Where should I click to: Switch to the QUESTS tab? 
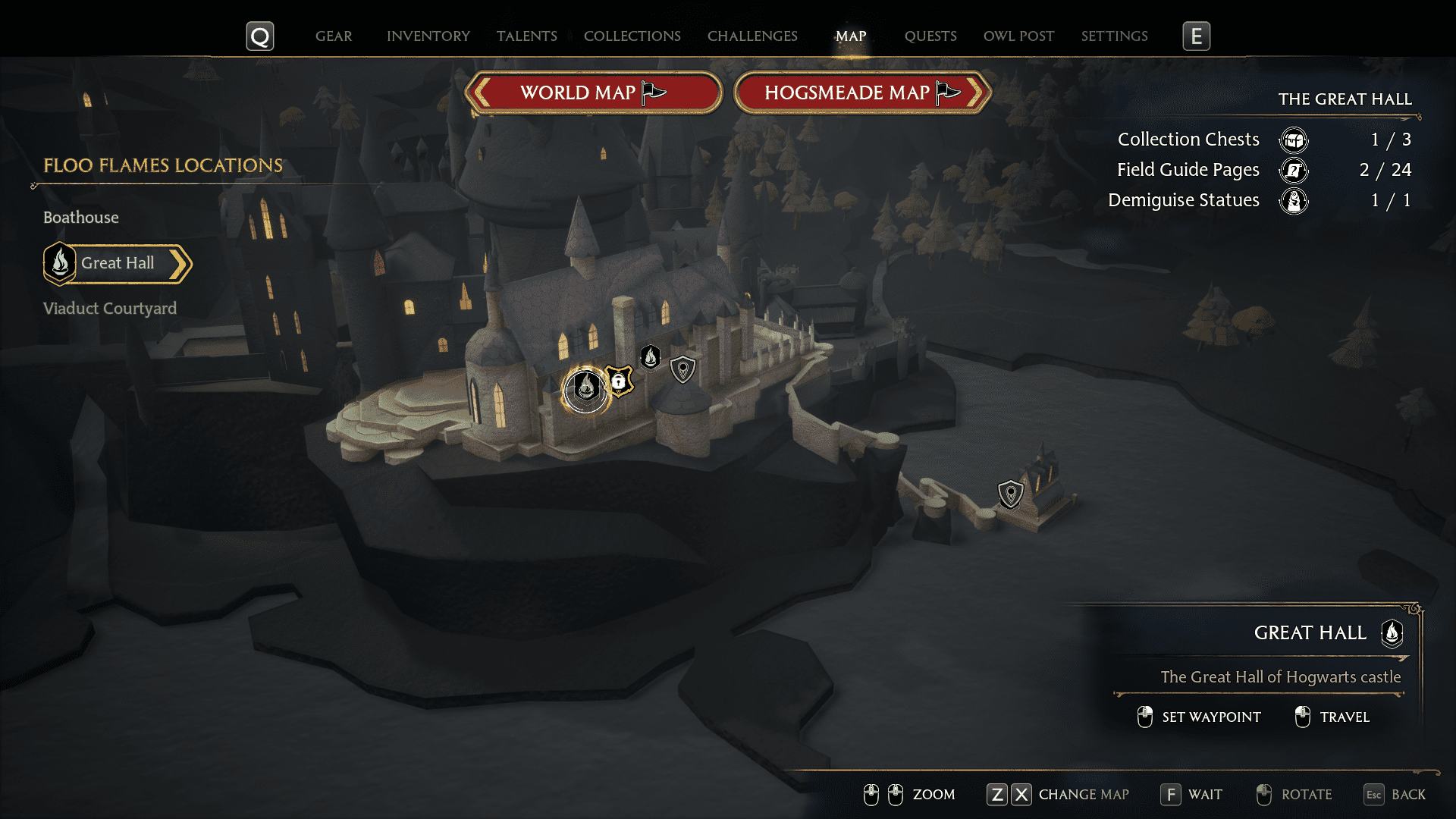point(930,36)
